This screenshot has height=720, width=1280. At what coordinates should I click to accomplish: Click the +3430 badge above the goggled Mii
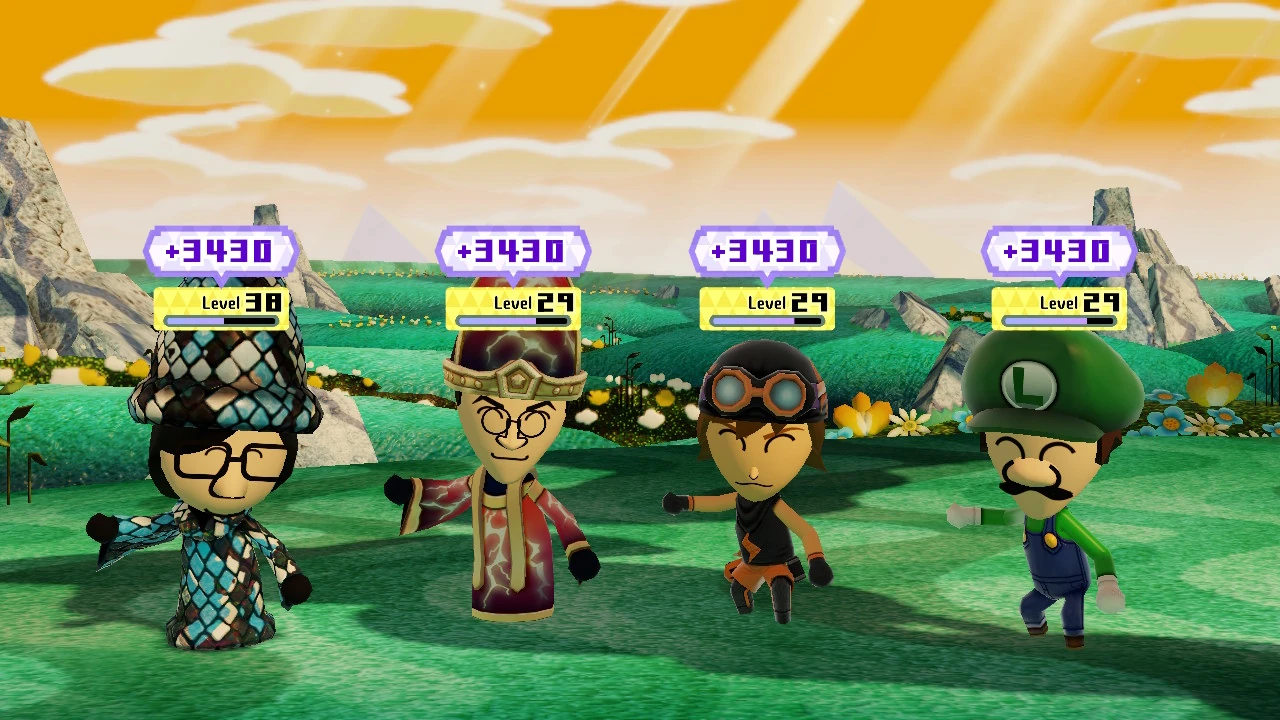tap(768, 251)
